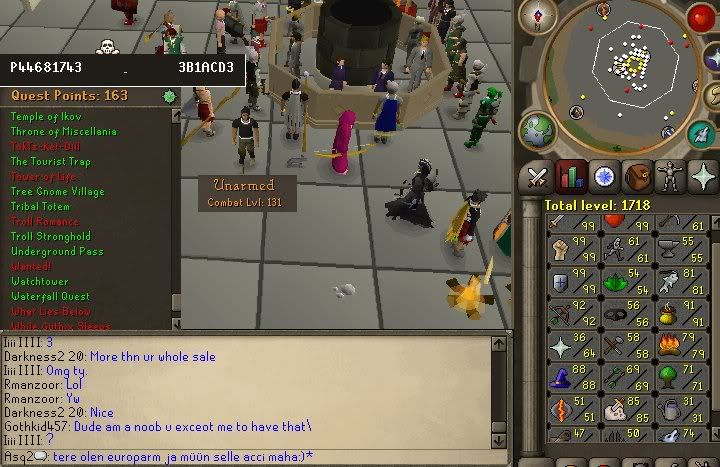Image resolution: width=720 pixels, height=467 pixels.
Task: Choose the Underground Pass quest
Action: point(56,252)
